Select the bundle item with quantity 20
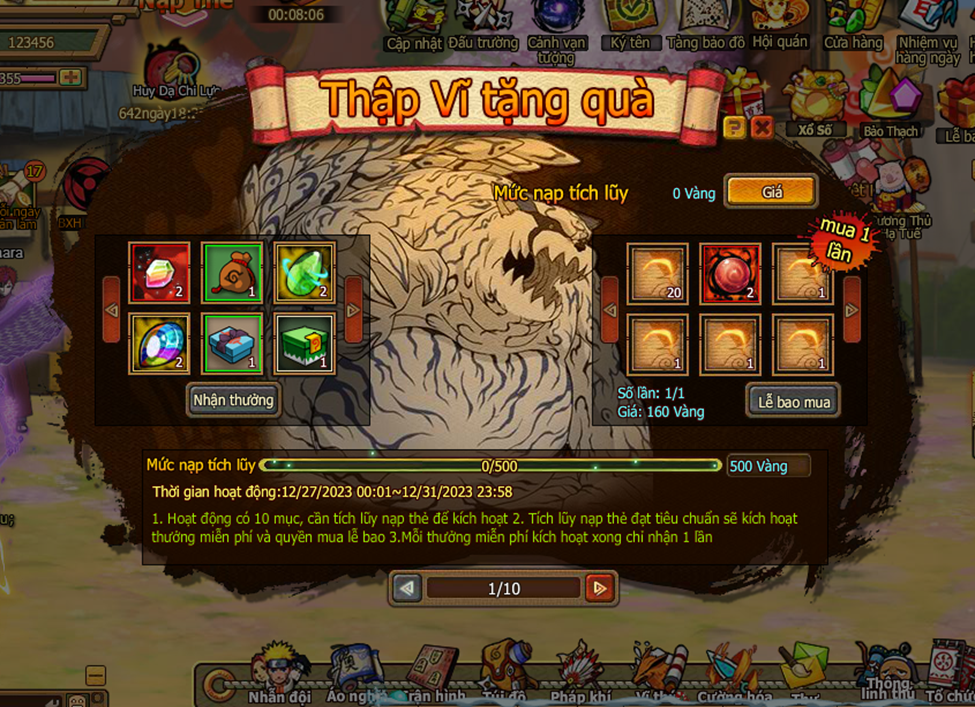This screenshot has width=975, height=707. click(x=657, y=273)
